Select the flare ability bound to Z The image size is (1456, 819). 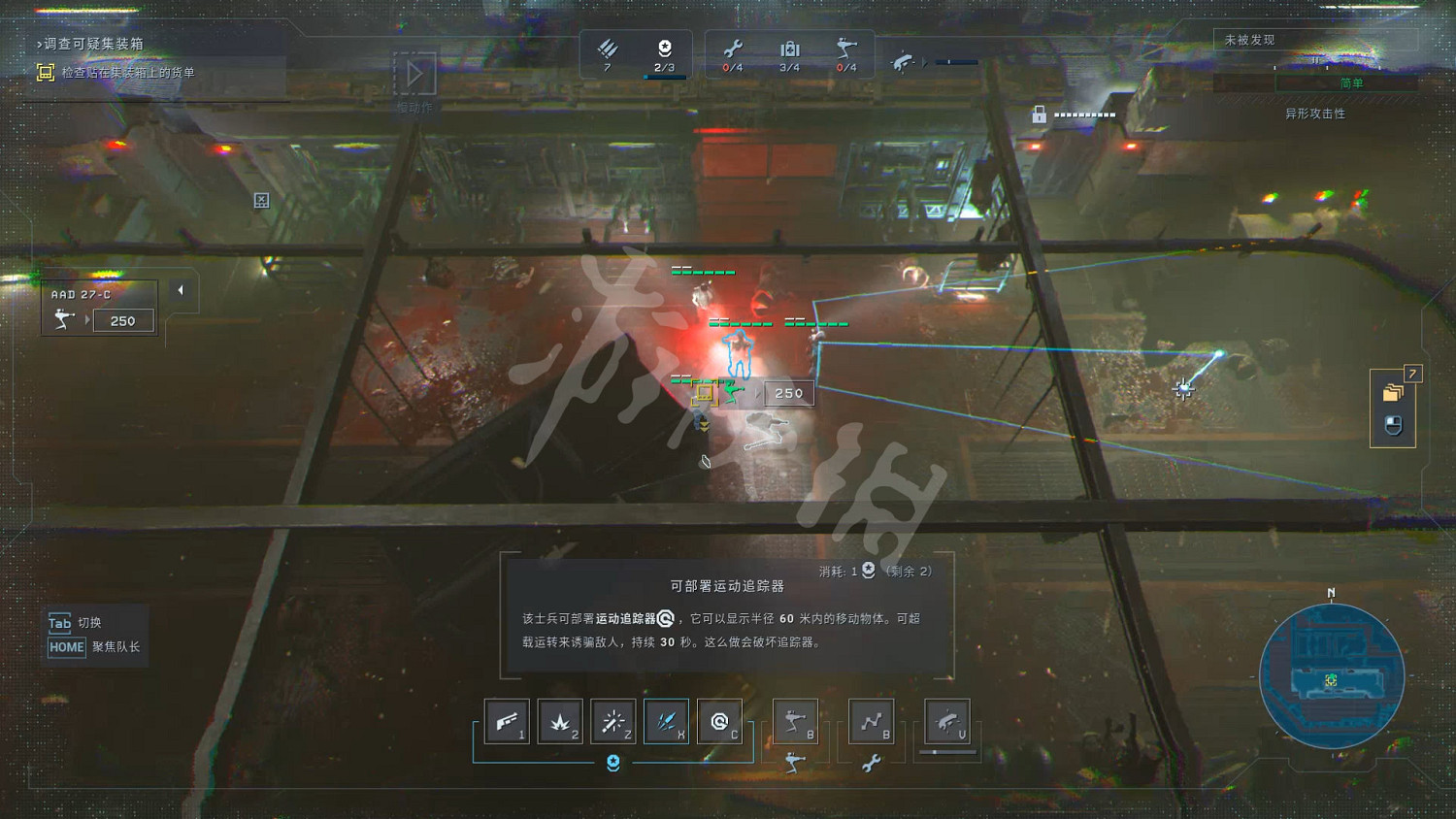(x=613, y=721)
